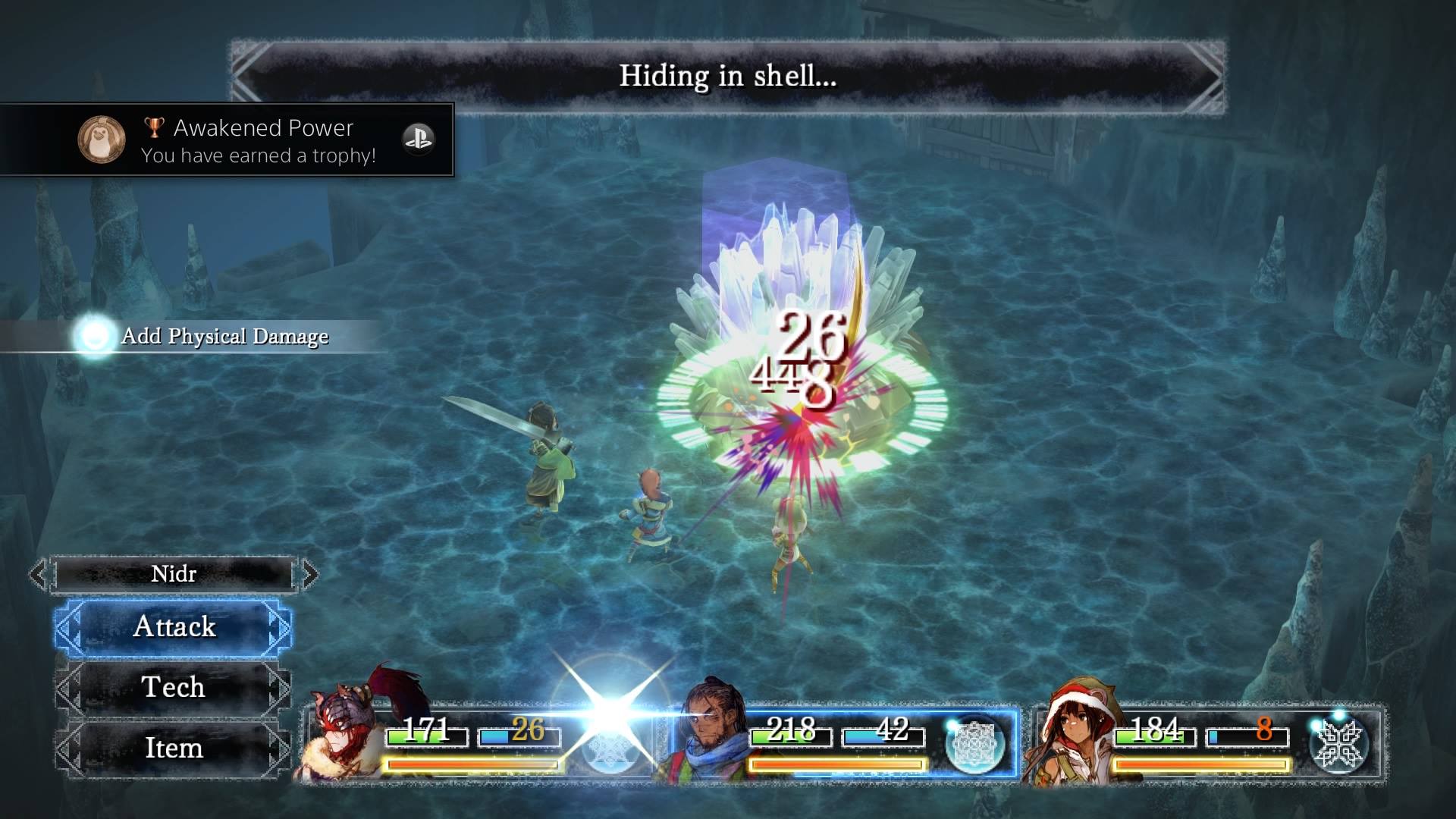Click the right arrow beside Nidr
Viewport: 1456px width, 819px height.
click(x=309, y=574)
